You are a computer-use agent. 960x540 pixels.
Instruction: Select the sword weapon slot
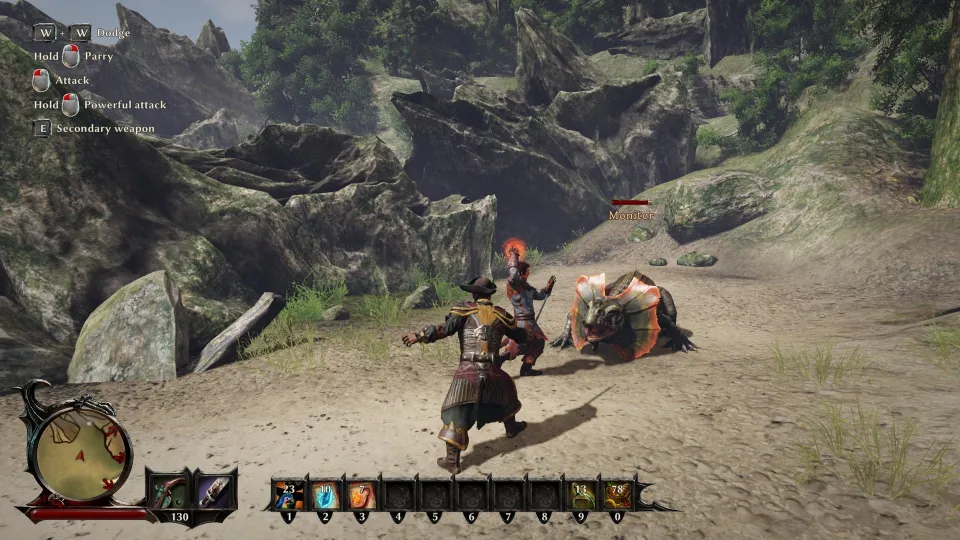click(x=213, y=492)
